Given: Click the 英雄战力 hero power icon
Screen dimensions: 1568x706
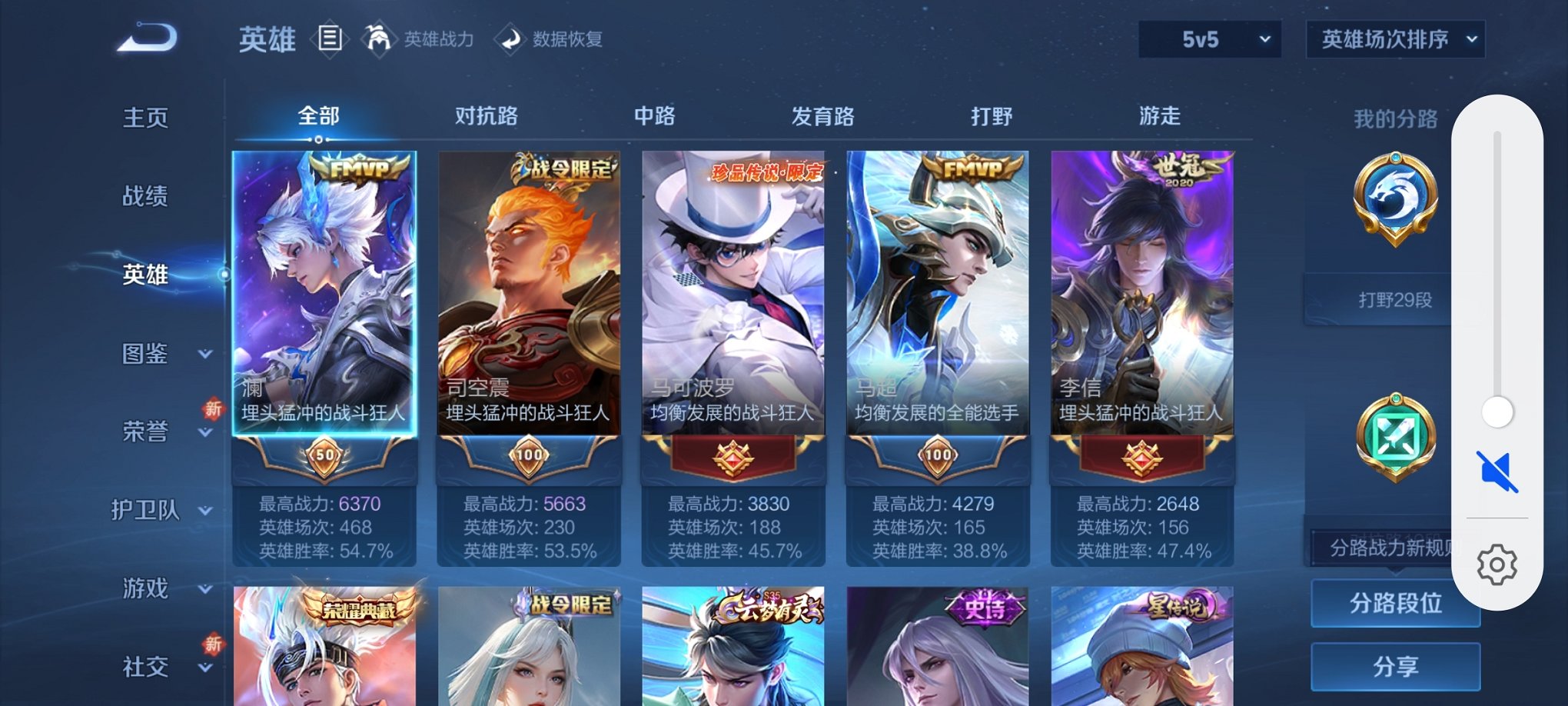Looking at the screenshot, I should click(379, 38).
